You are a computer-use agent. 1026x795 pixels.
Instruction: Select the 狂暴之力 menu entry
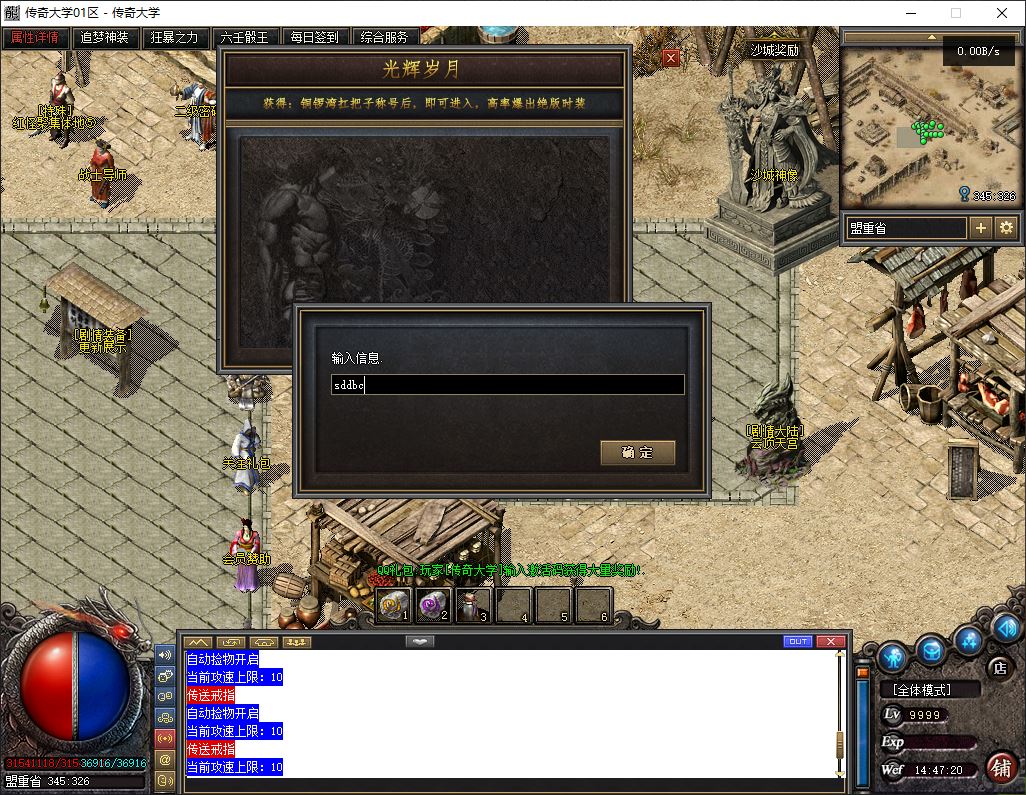(x=174, y=37)
